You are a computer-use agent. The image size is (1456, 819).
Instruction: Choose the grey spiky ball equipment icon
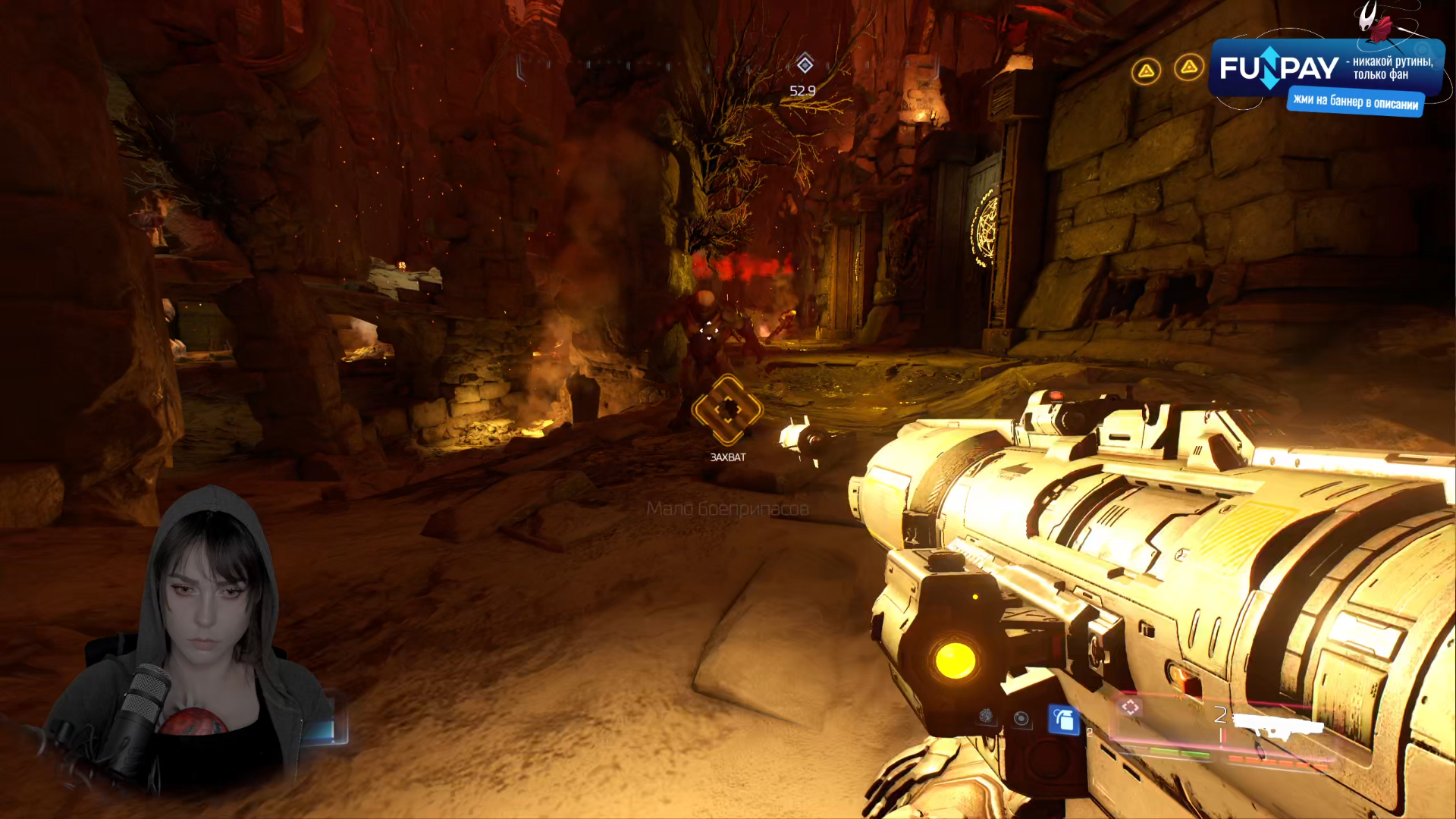(x=986, y=715)
